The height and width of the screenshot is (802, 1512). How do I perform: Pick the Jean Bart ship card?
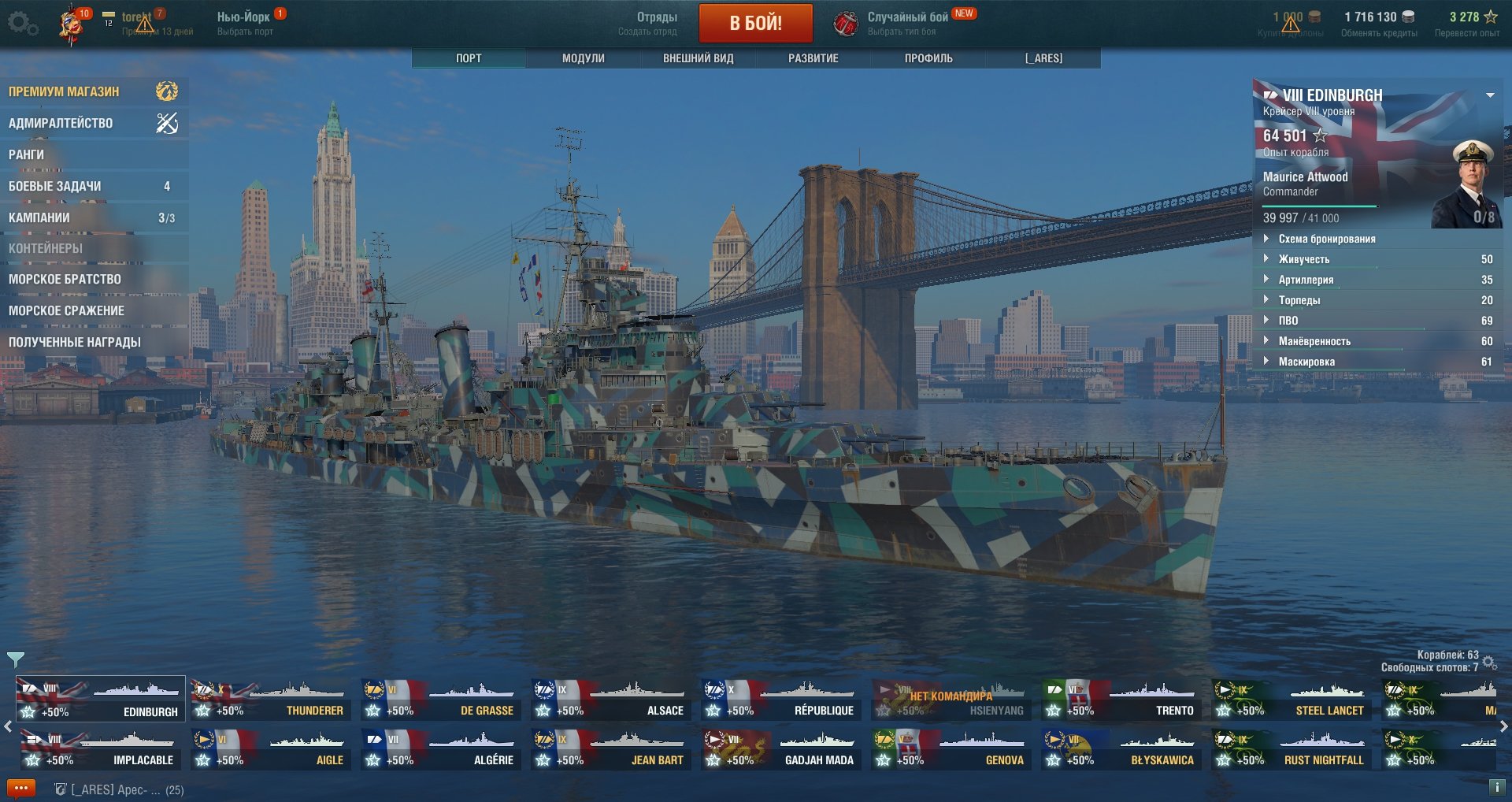click(610, 749)
